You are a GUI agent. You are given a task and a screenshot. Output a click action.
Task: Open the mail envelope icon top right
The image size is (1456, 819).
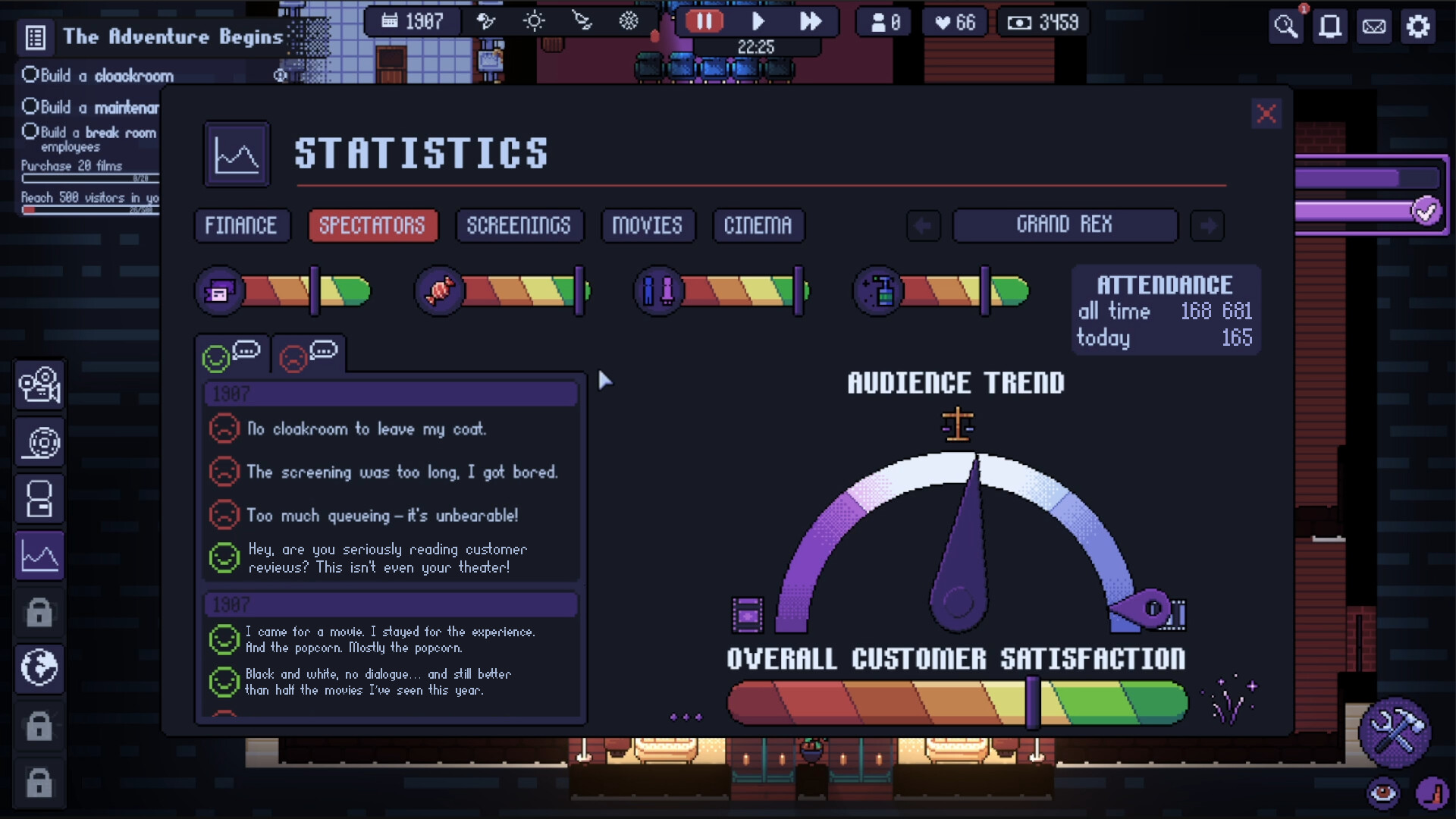pos(1373,27)
